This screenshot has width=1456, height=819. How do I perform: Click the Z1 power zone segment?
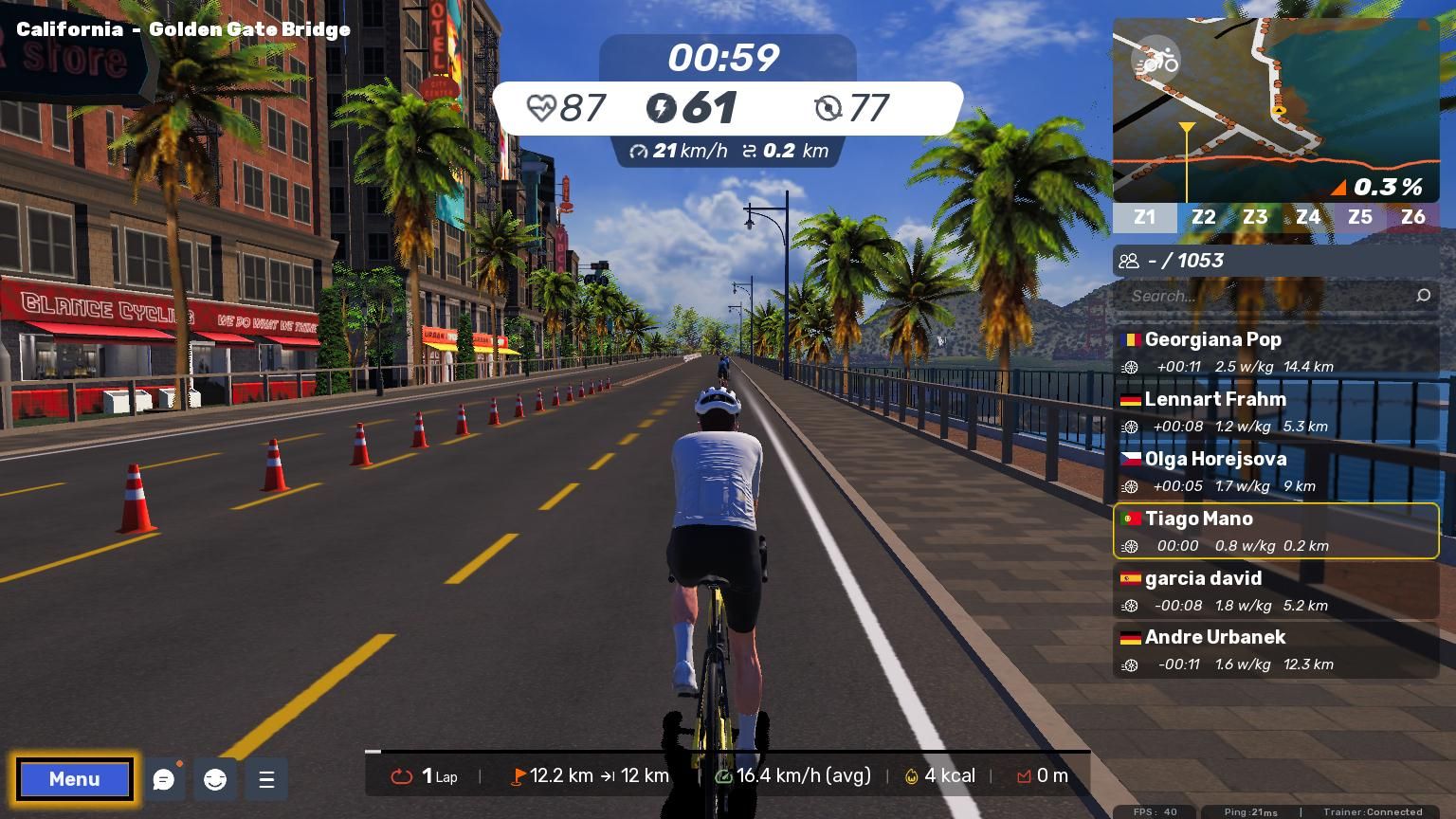pos(1145,217)
